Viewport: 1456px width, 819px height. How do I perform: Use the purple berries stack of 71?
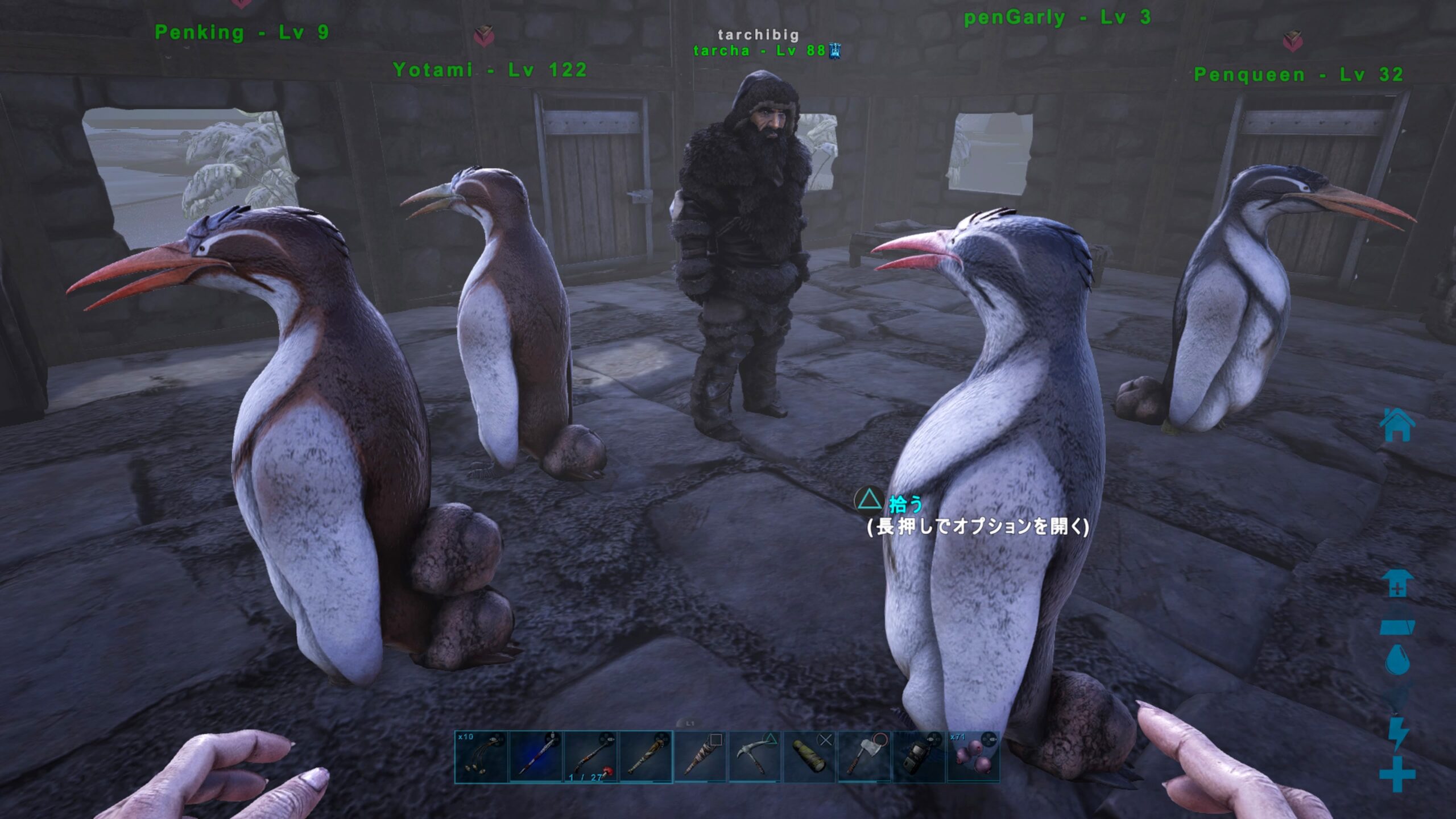(x=973, y=757)
